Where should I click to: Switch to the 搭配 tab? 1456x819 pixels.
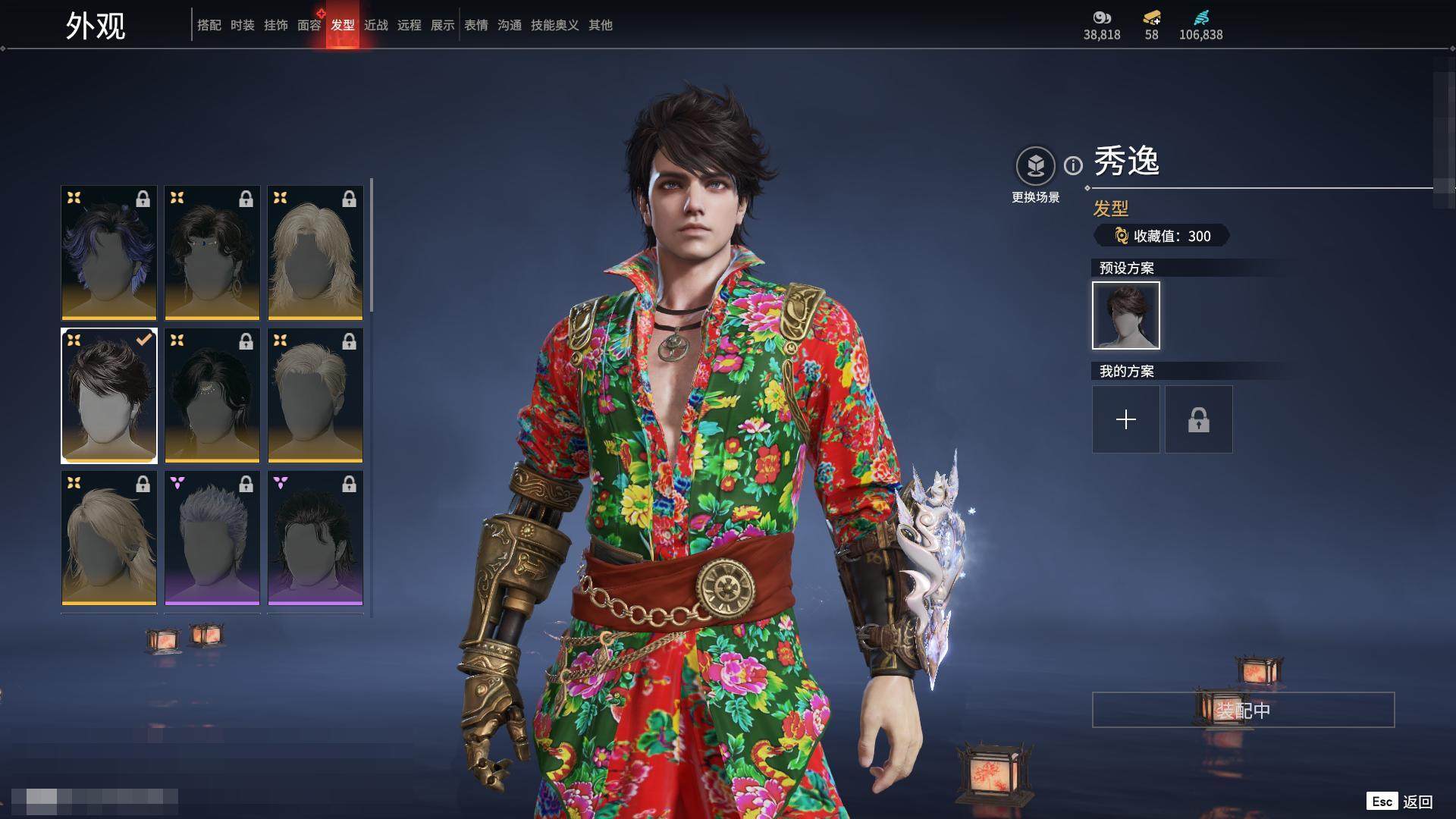pyautogui.click(x=209, y=25)
